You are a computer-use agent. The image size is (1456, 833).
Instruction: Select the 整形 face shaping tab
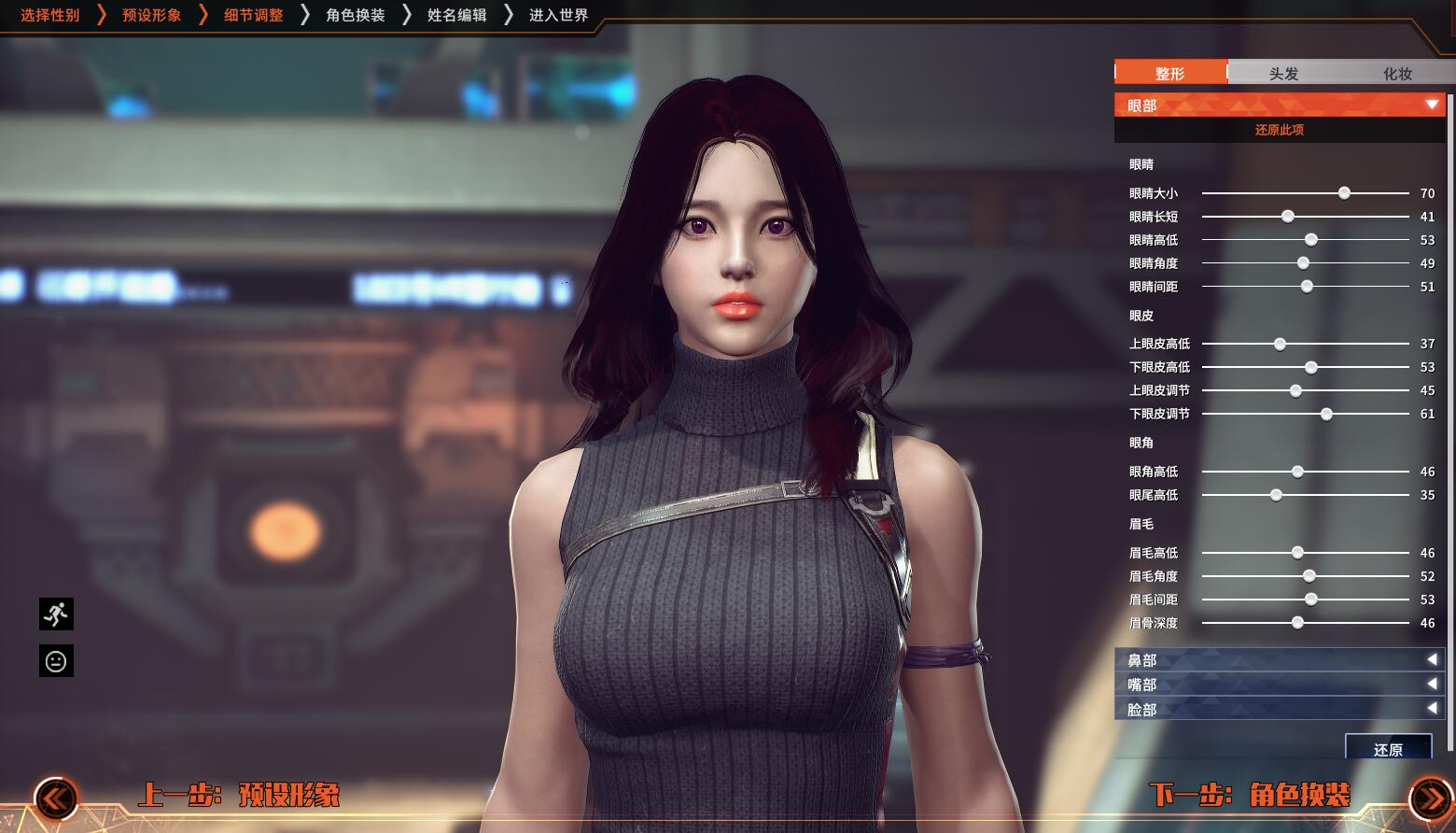point(1170,73)
